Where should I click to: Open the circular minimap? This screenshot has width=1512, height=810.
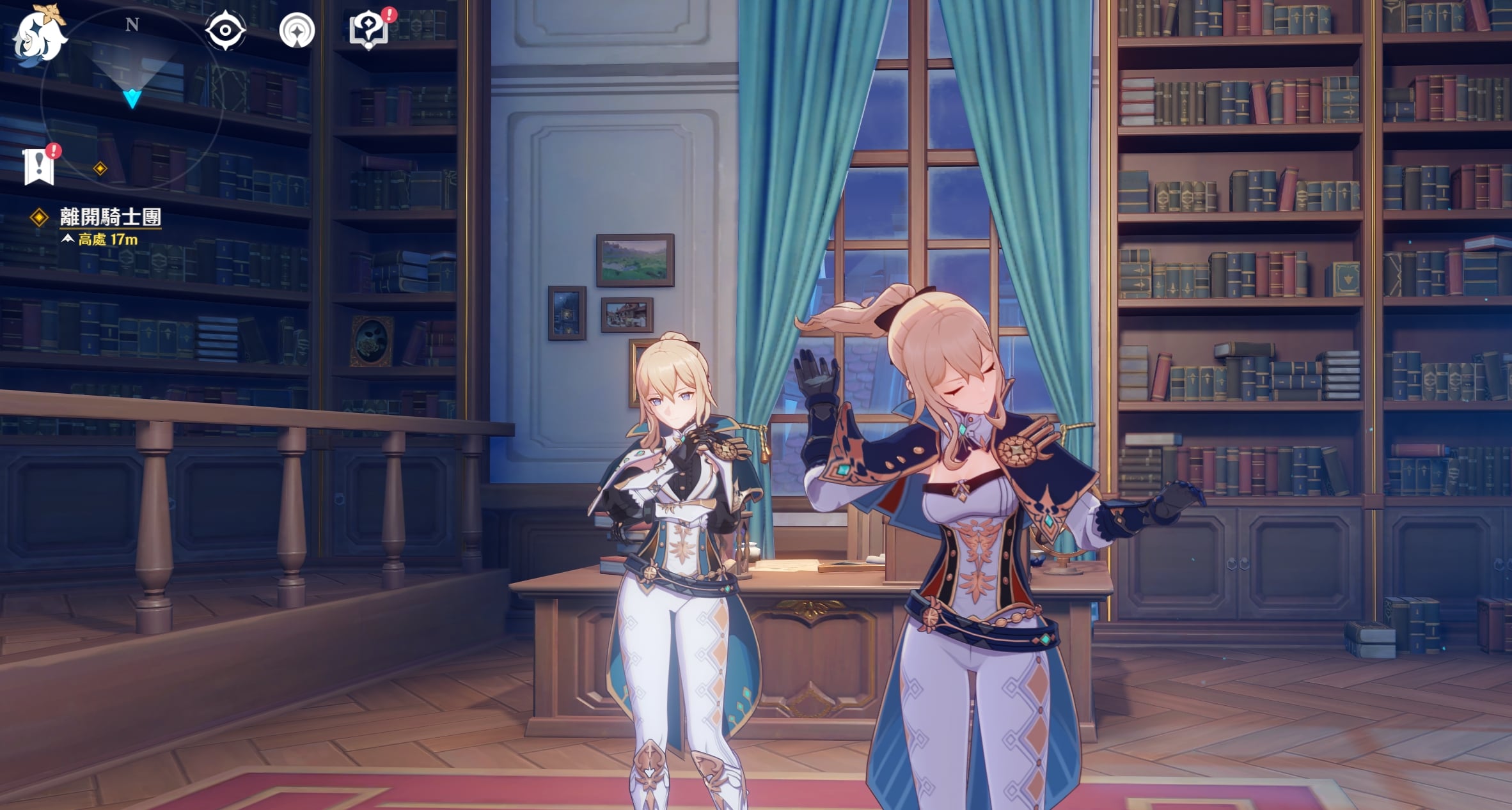tap(132, 98)
